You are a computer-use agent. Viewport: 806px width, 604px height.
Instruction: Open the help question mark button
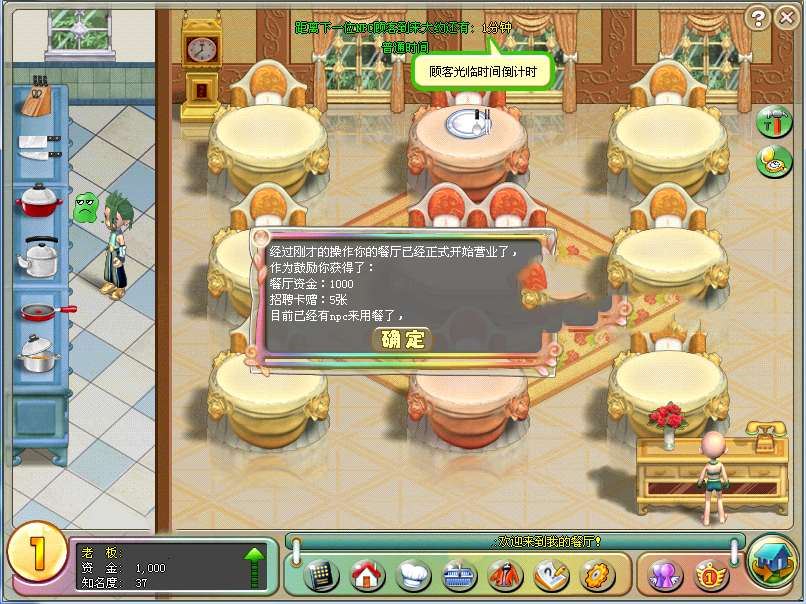[759, 17]
